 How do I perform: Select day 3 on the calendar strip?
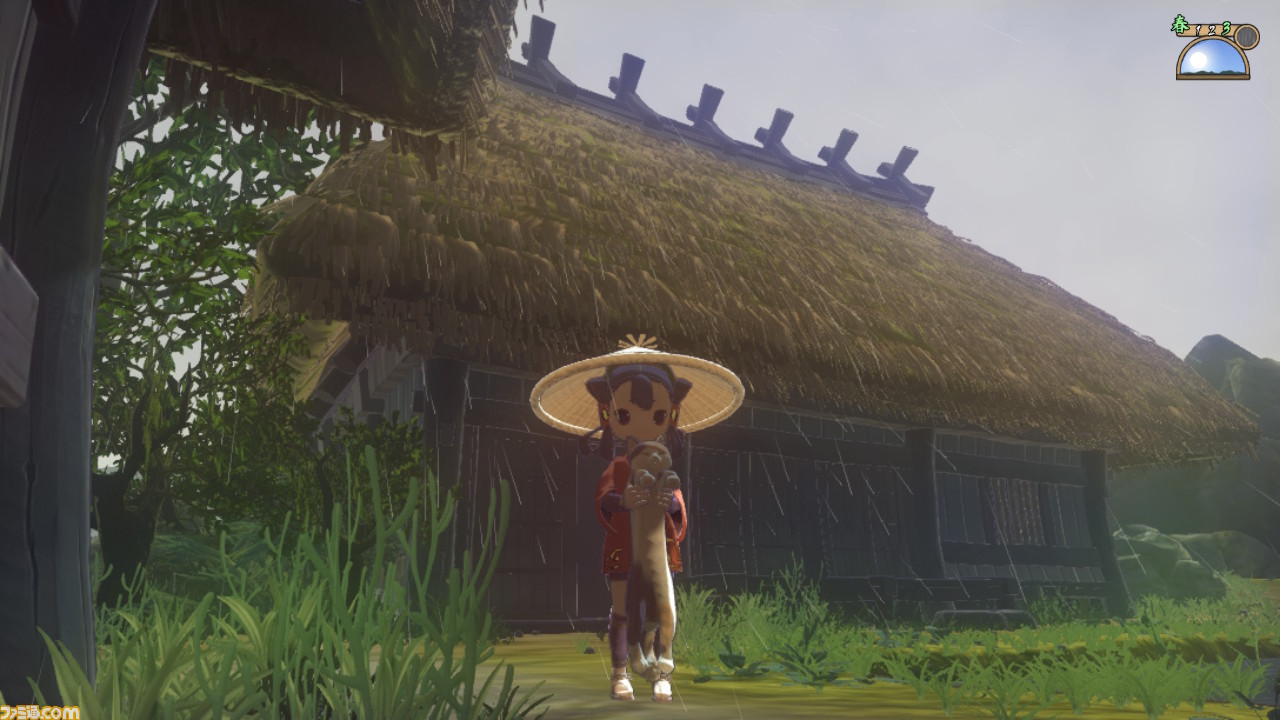(1225, 28)
